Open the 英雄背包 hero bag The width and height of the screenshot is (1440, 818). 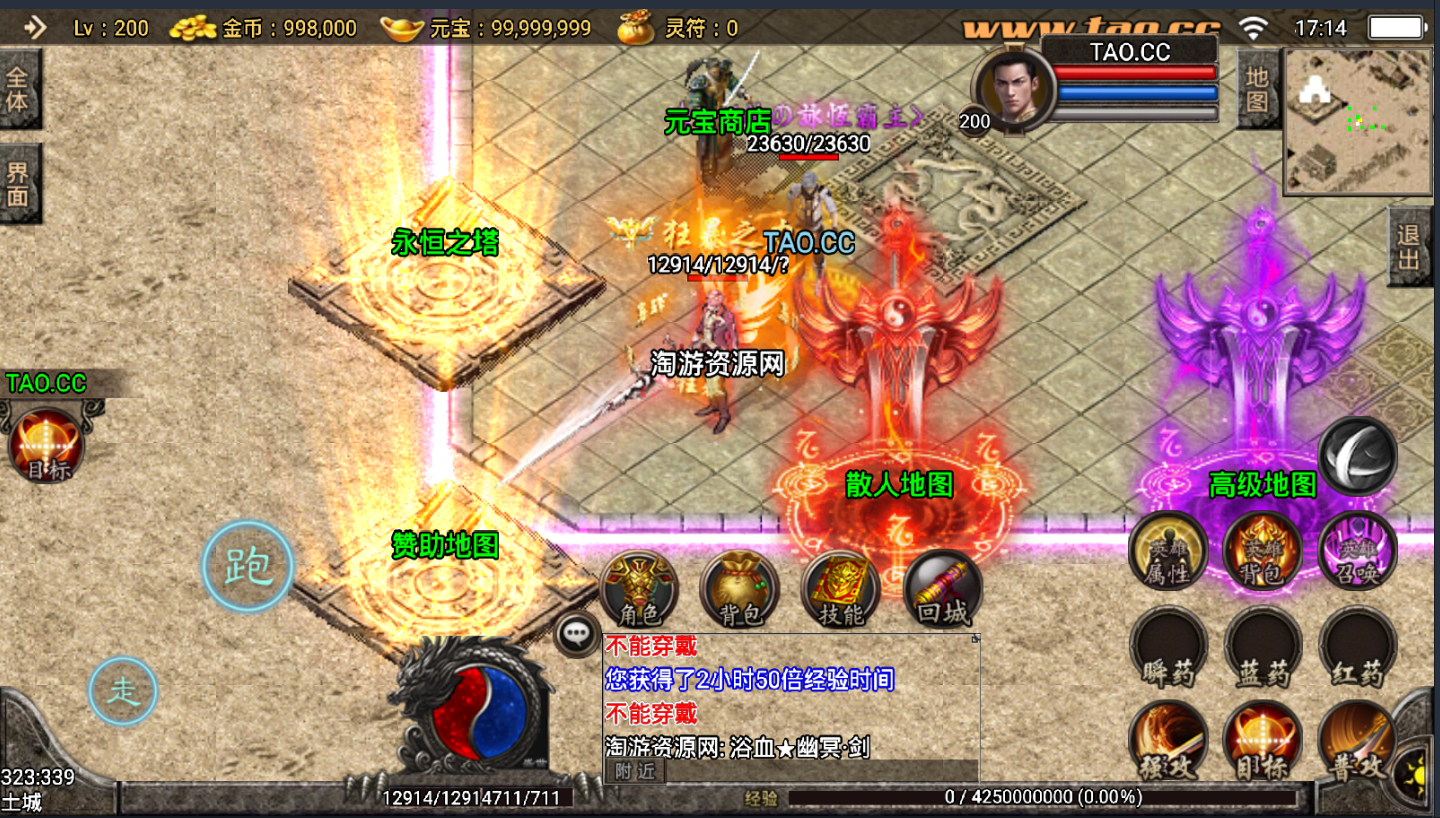(x=1262, y=551)
